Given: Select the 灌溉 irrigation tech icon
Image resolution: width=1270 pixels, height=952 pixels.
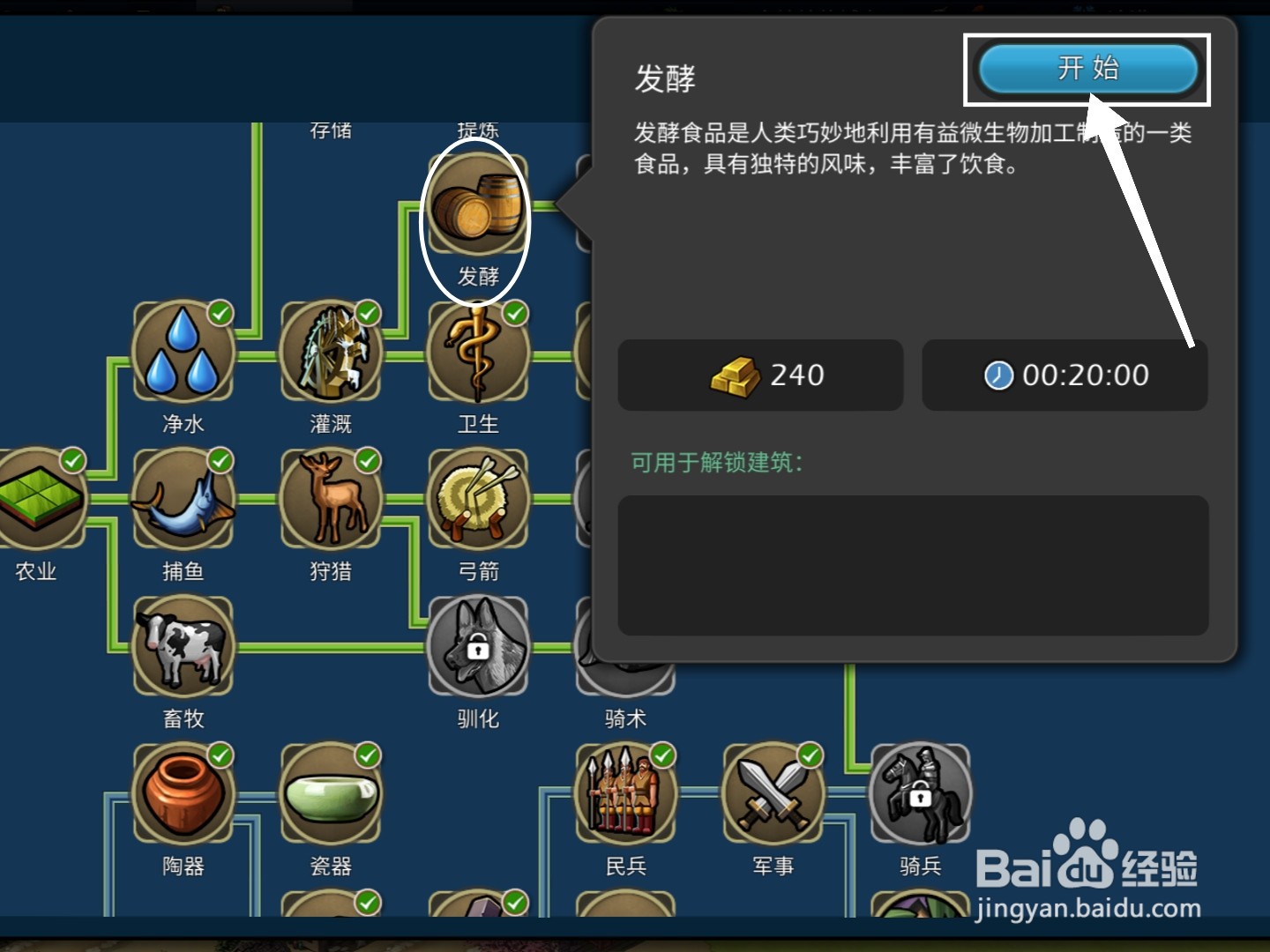Looking at the screenshot, I should 331,353.
